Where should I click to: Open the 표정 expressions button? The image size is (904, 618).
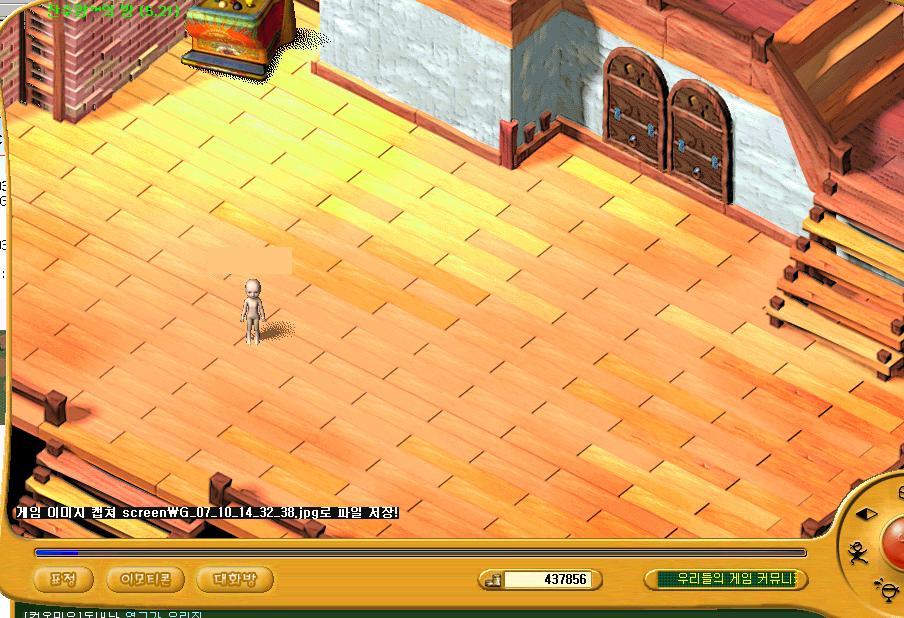point(63,579)
